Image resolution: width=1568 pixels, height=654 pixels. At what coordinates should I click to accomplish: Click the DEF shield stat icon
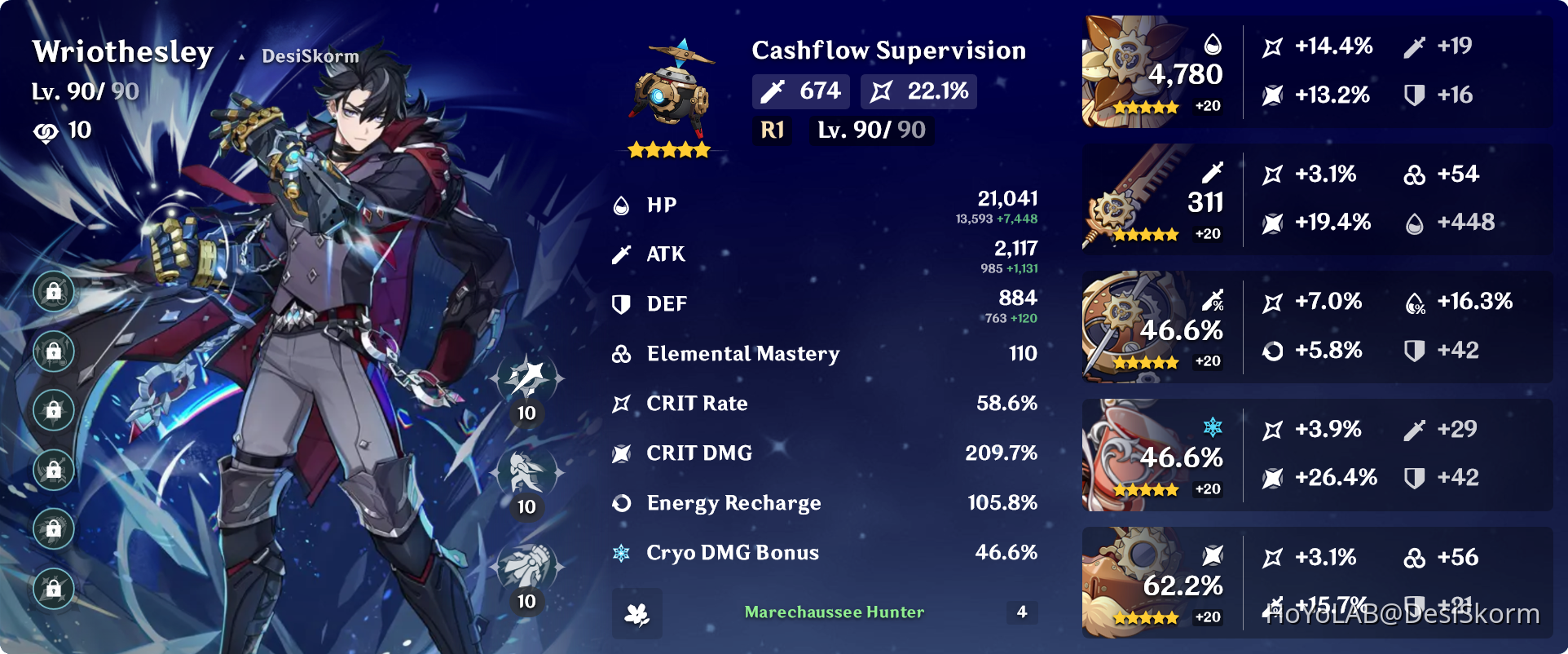pos(622,303)
